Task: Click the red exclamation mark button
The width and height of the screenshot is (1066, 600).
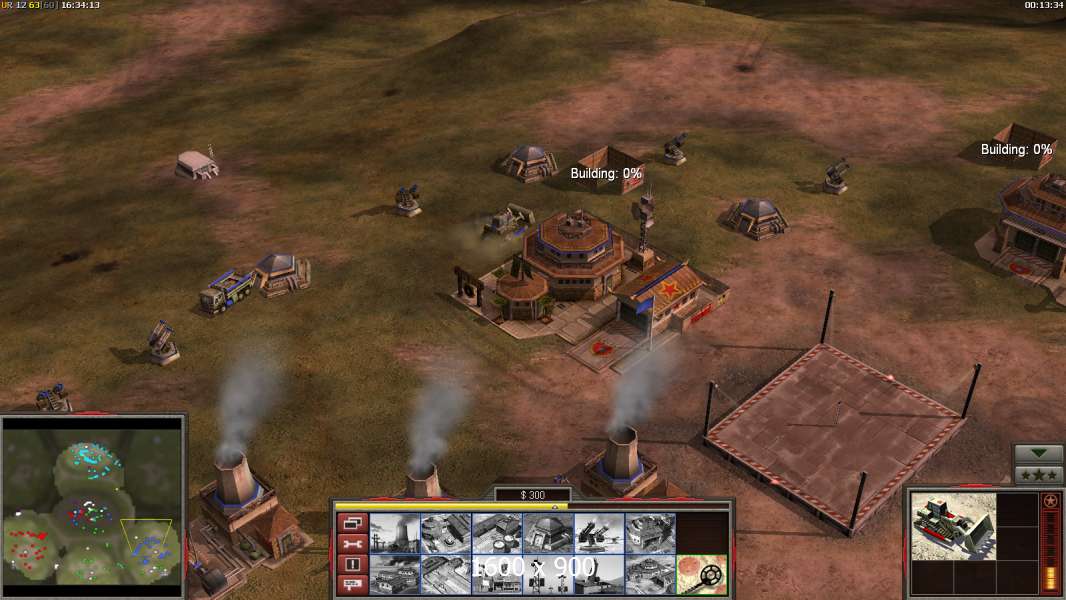Action: (x=351, y=565)
